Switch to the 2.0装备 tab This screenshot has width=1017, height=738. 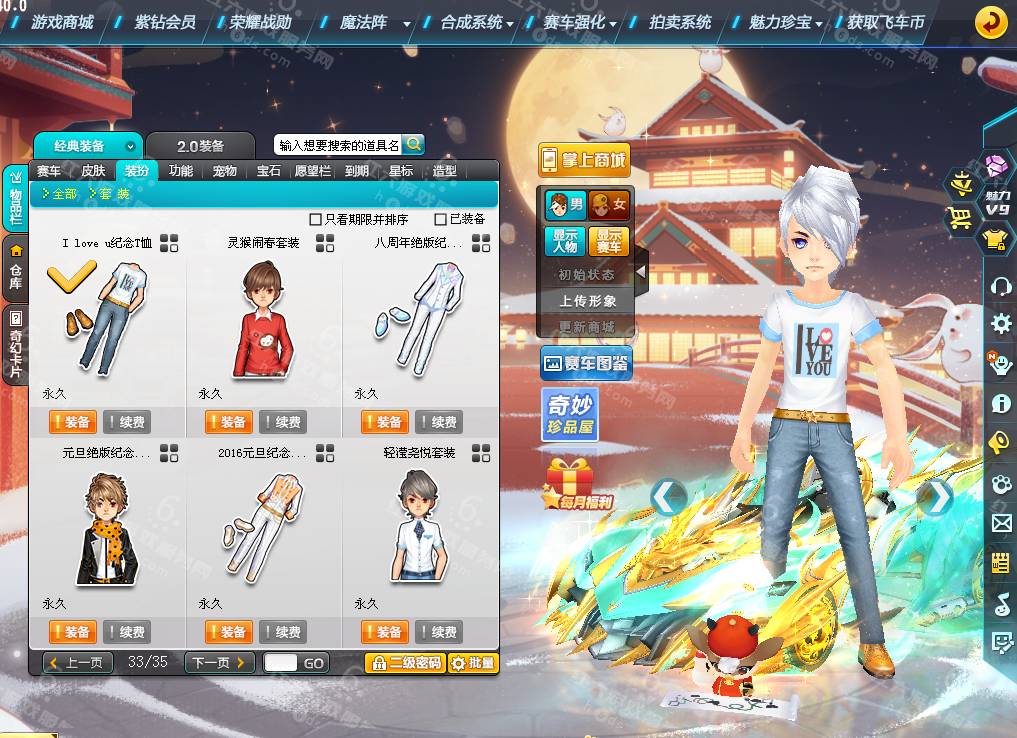200,146
